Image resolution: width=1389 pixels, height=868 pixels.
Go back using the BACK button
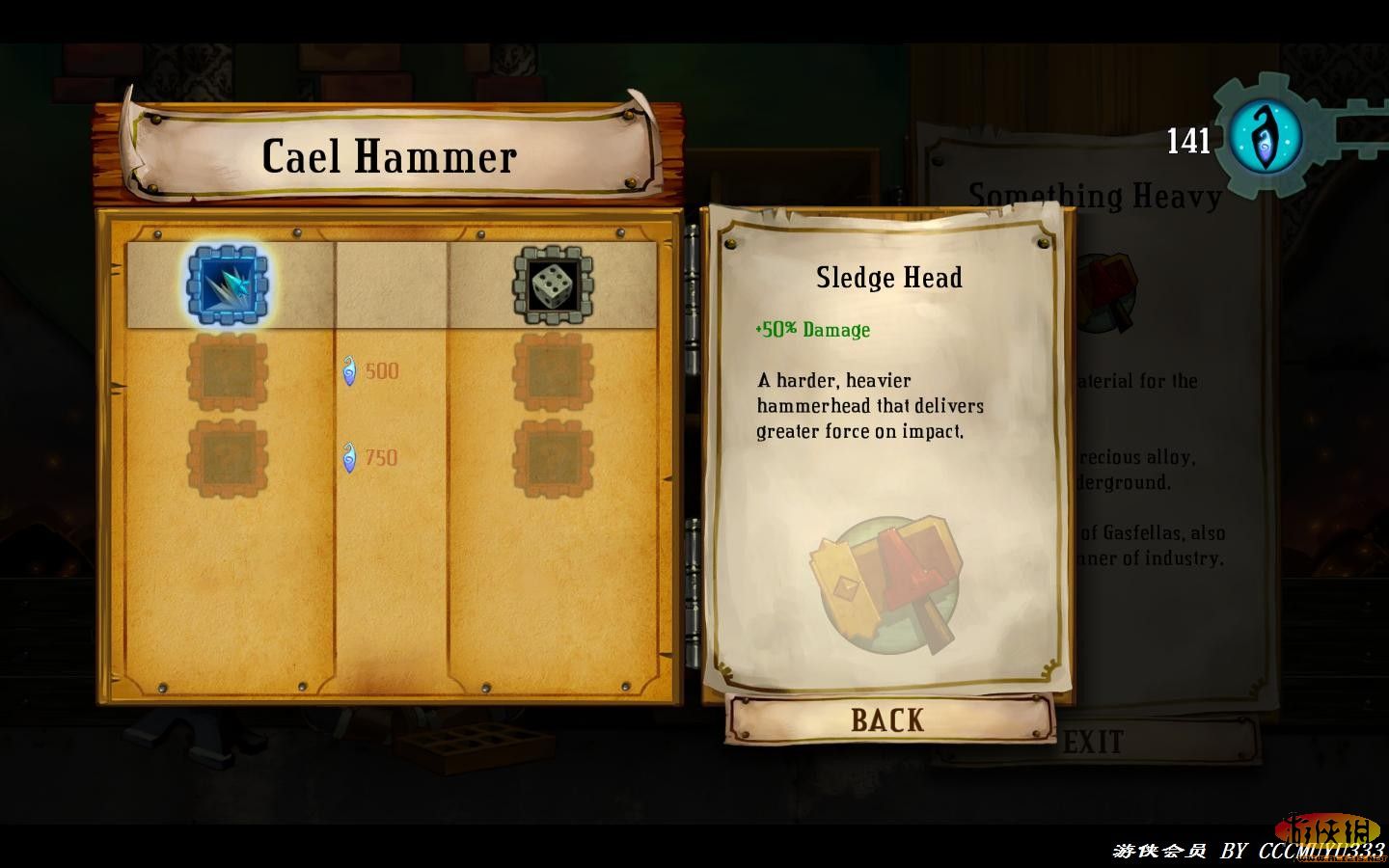point(887,719)
